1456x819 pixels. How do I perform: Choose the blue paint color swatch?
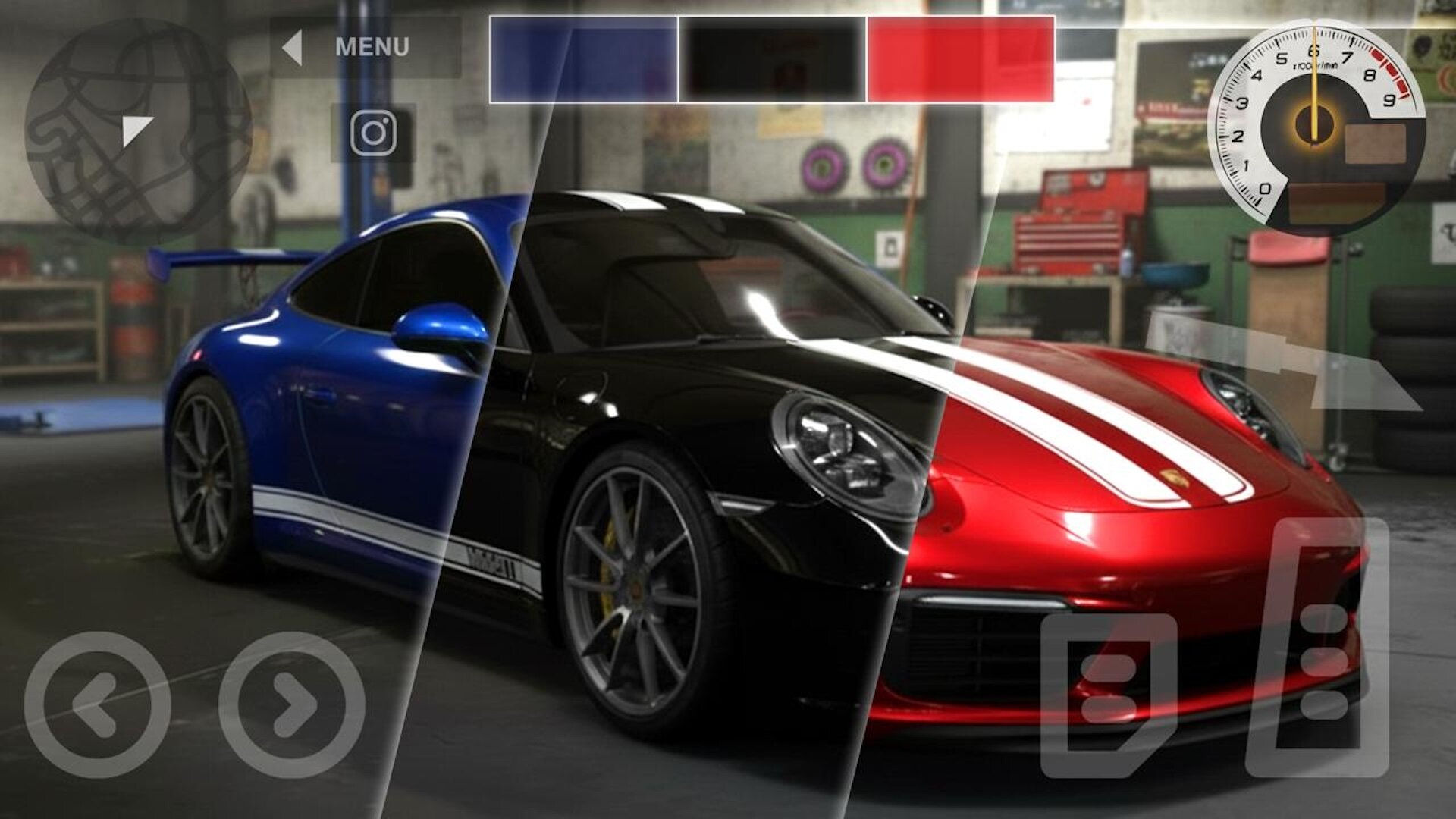pyautogui.click(x=583, y=59)
